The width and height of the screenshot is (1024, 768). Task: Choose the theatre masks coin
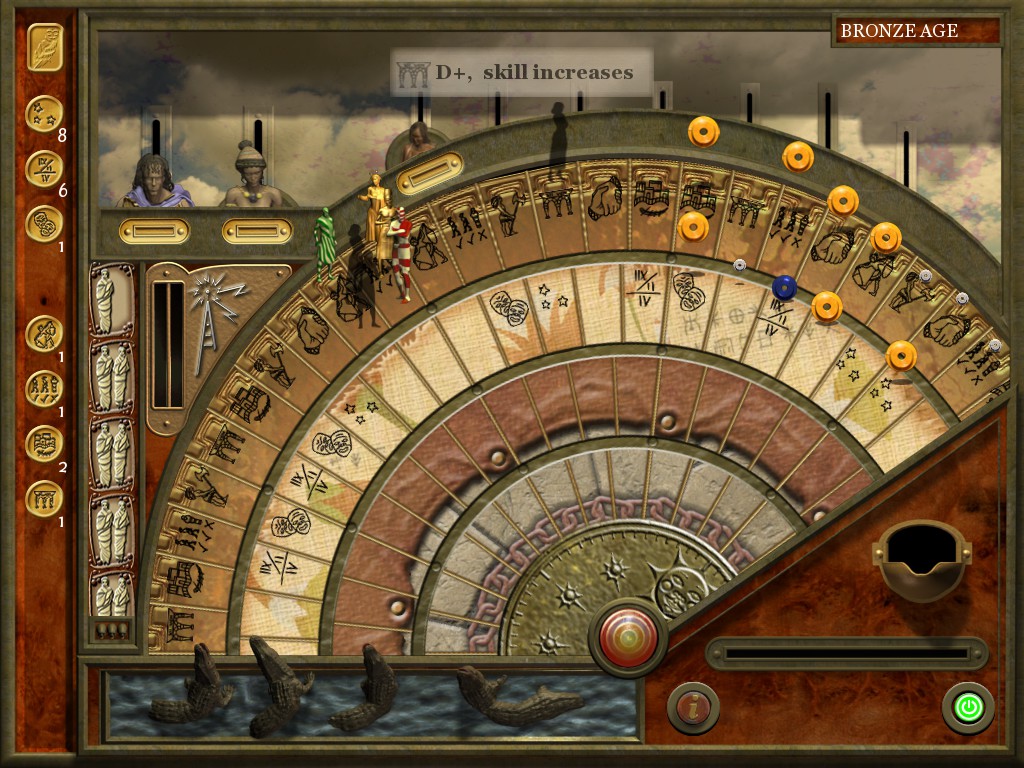tap(44, 223)
